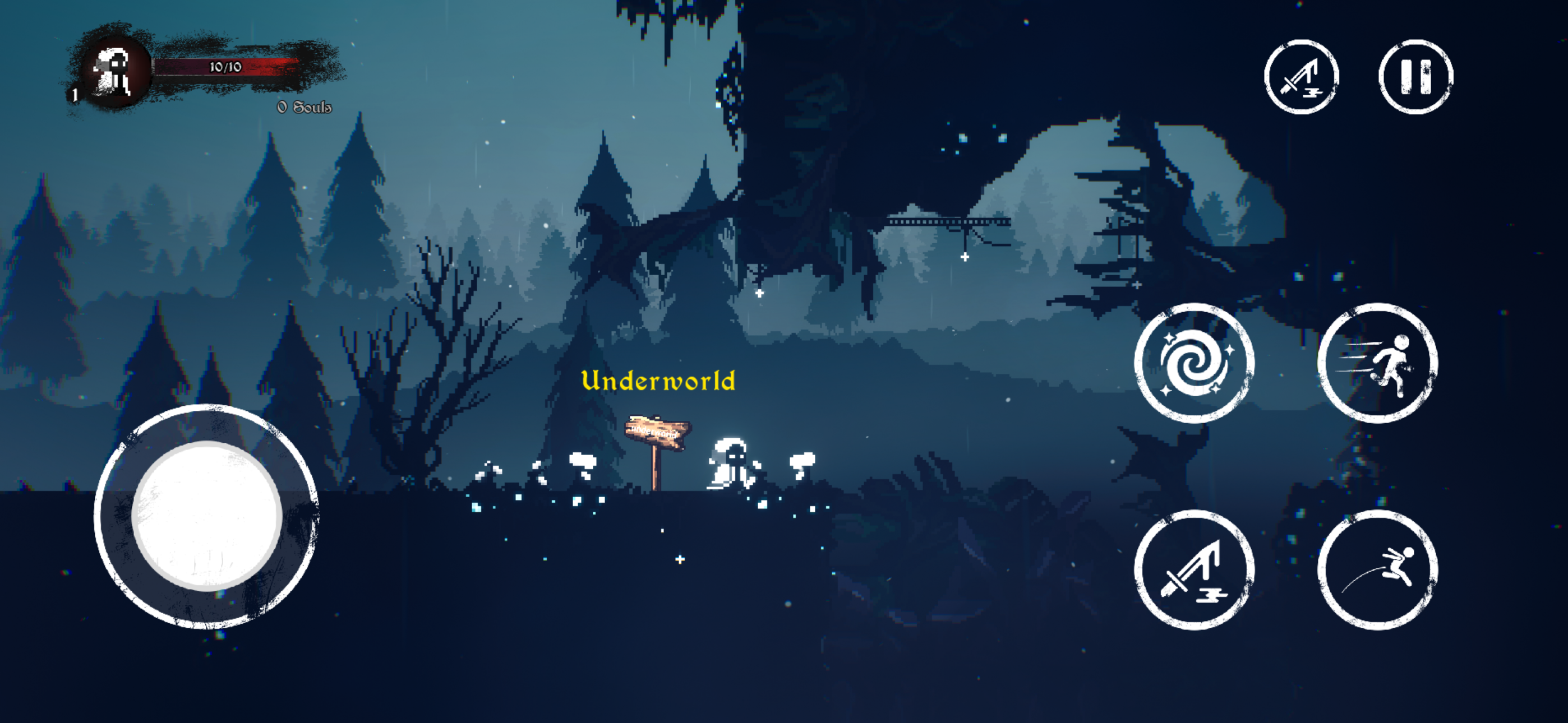Click the hooded character portrait

pos(114,72)
